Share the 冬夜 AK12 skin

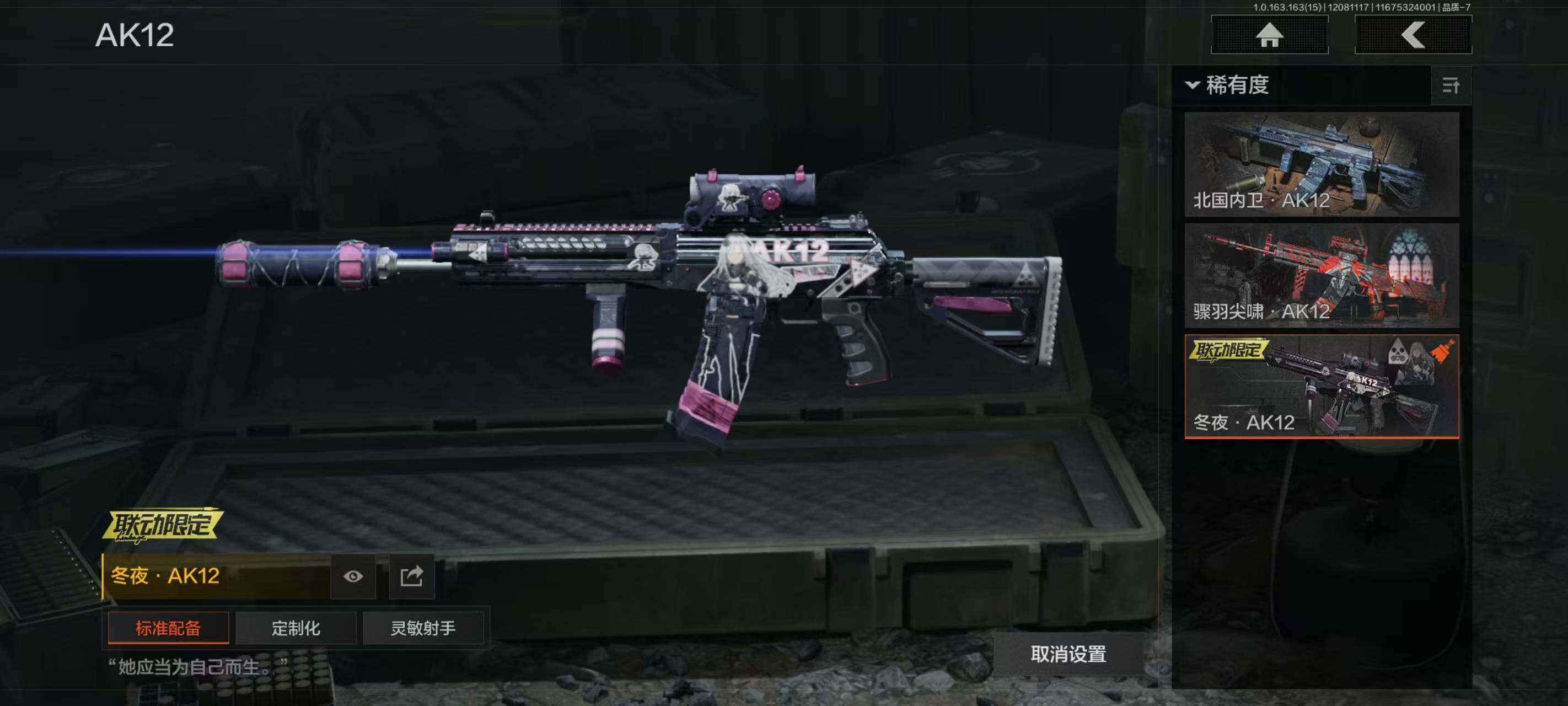click(411, 576)
